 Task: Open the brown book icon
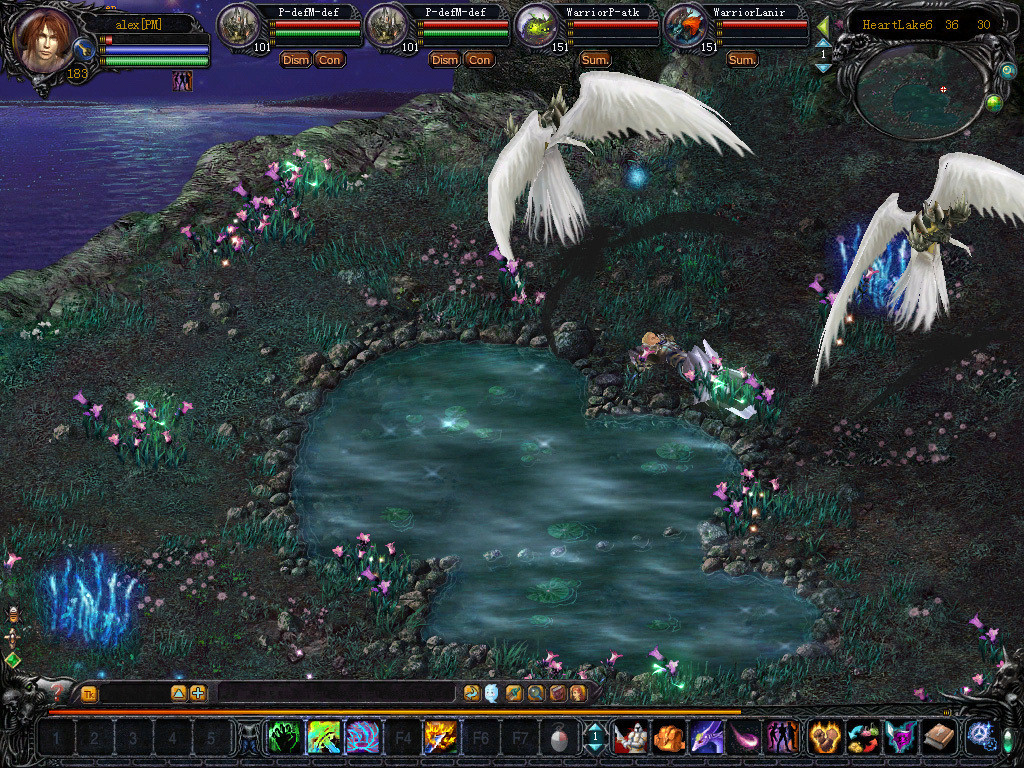(937, 738)
